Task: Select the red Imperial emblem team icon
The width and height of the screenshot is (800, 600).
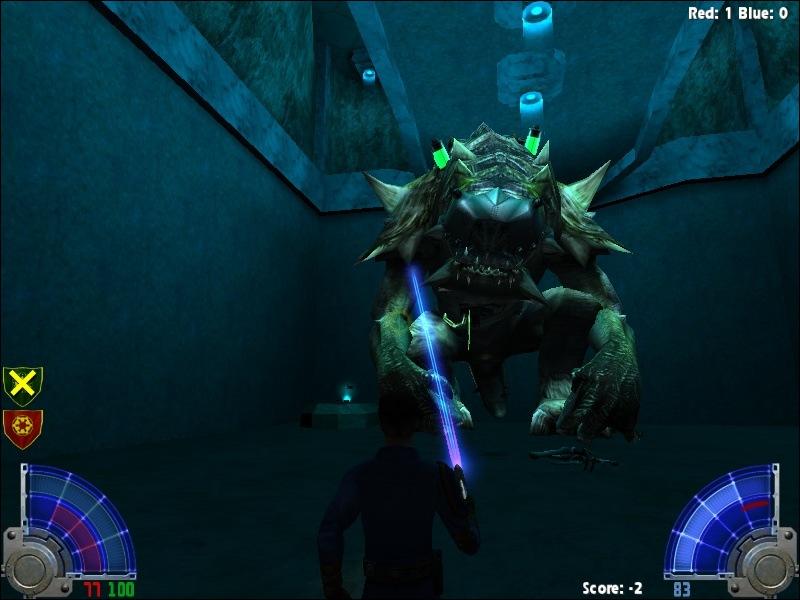Action: [22, 428]
